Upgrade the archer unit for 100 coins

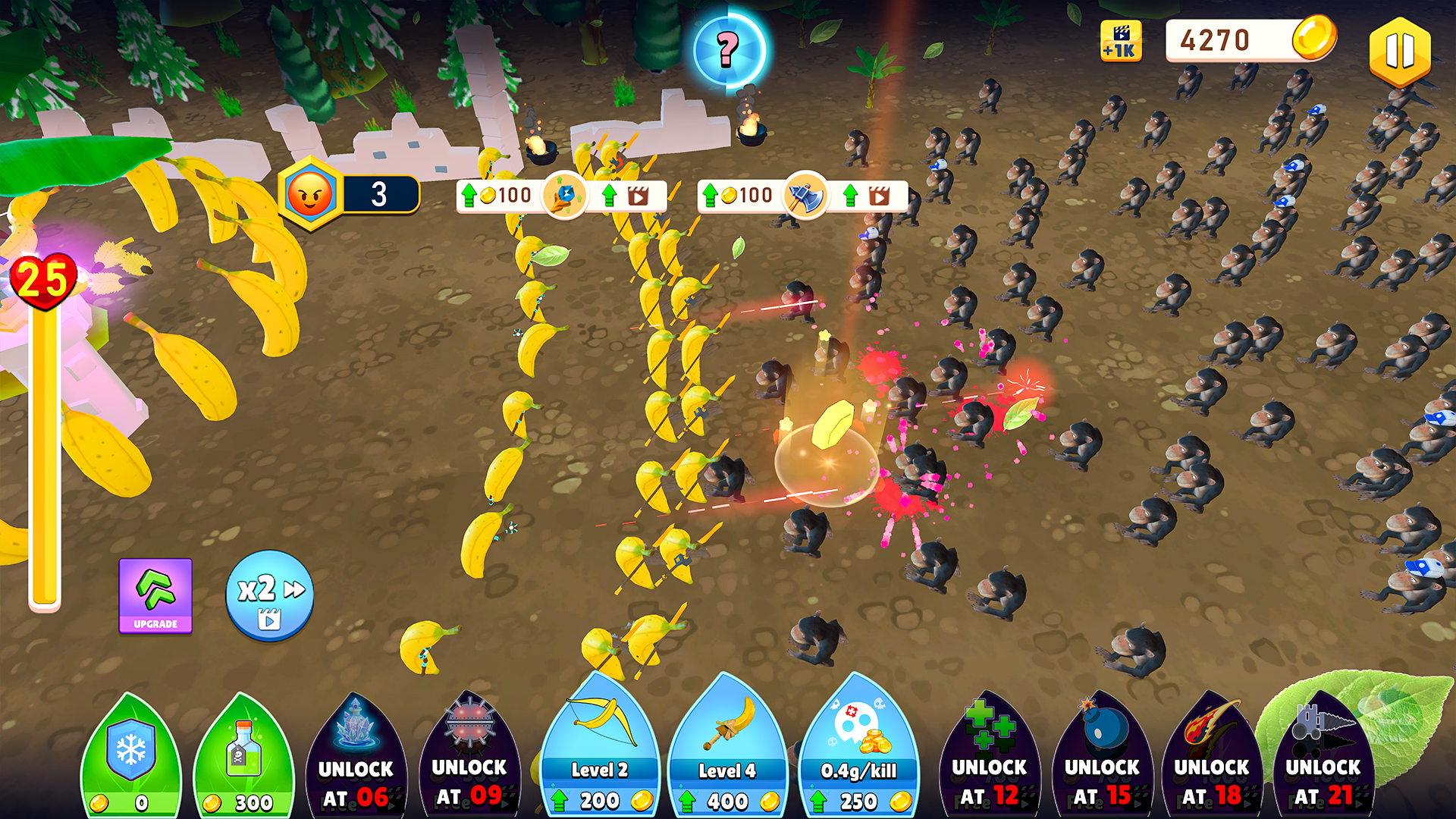(x=498, y=196)
